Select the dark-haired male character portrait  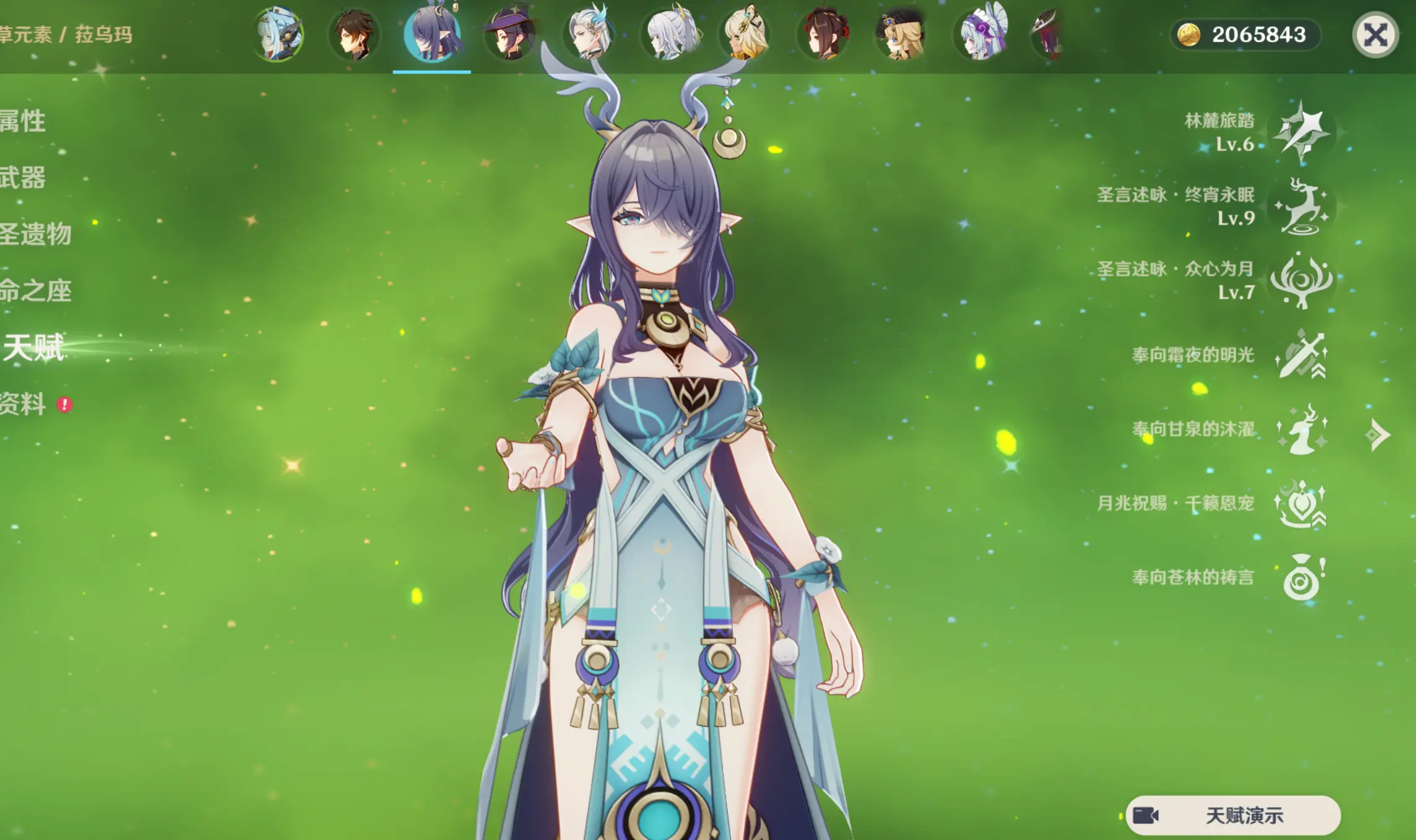coord(354,35)
